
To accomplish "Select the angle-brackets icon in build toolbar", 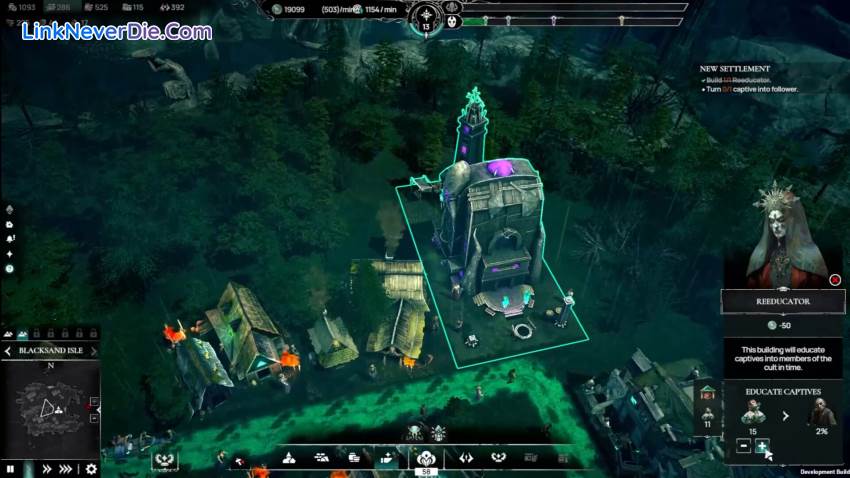I will click(465, 457).
